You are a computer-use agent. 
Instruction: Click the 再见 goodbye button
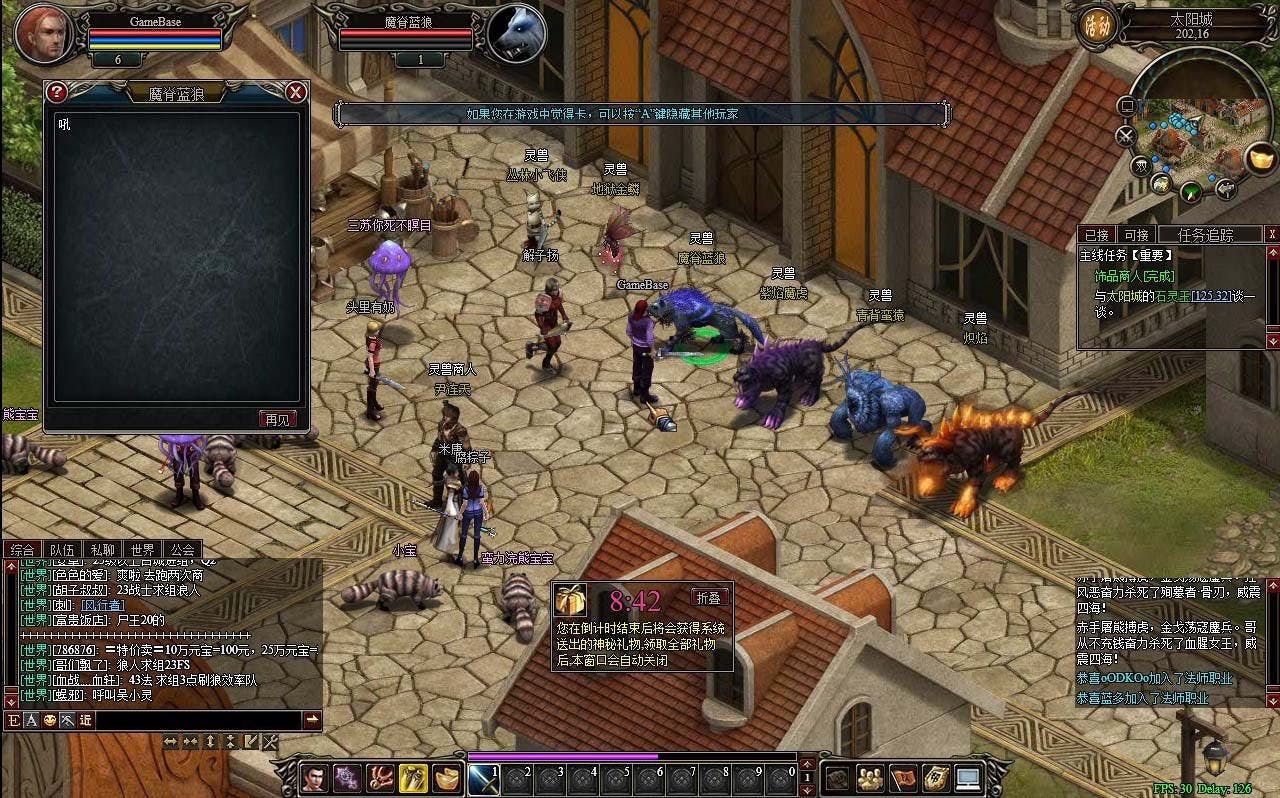click(x=277, y=419)
